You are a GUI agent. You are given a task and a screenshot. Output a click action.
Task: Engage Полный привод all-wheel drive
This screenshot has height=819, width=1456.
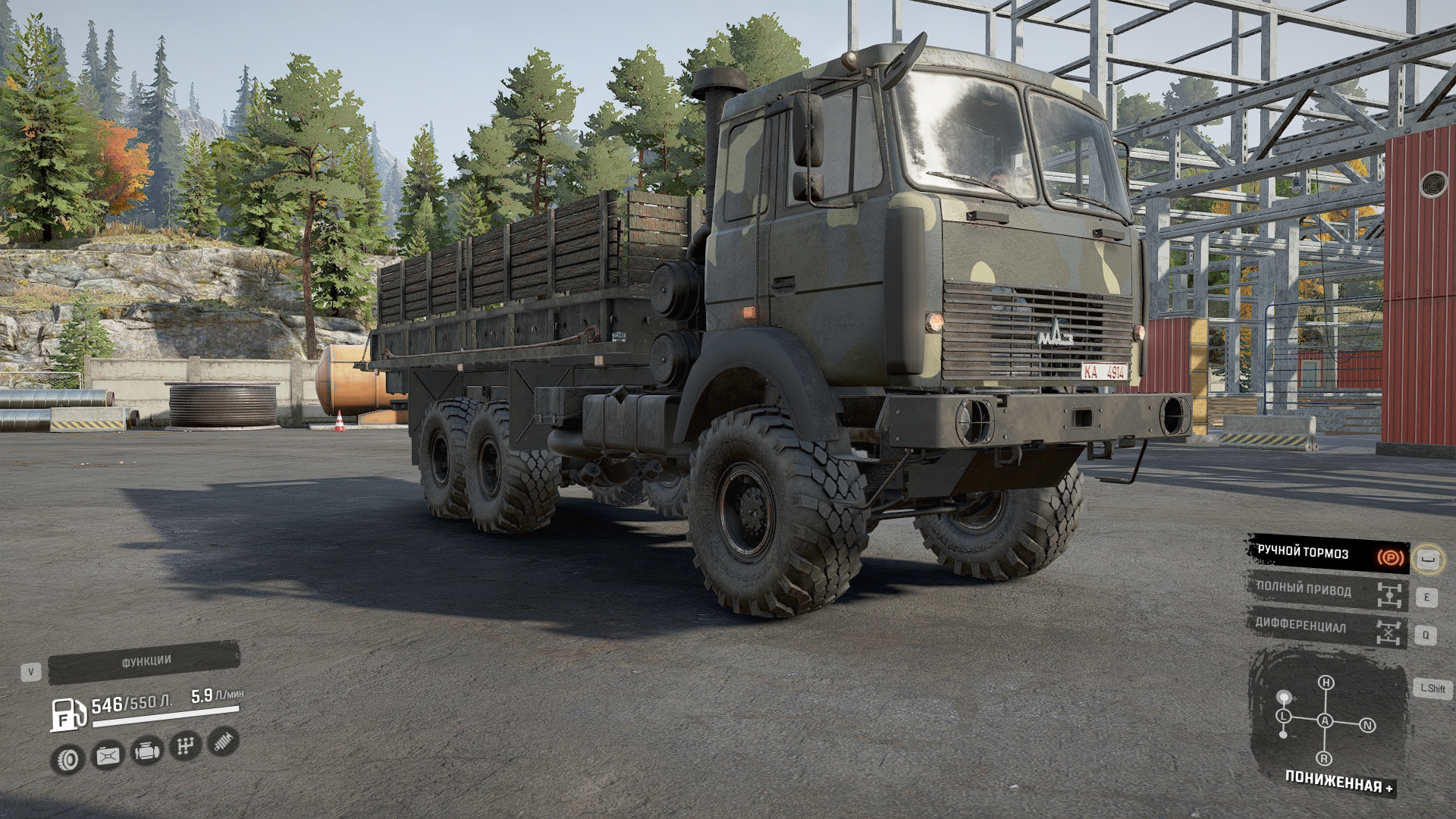click(1327, 591)
